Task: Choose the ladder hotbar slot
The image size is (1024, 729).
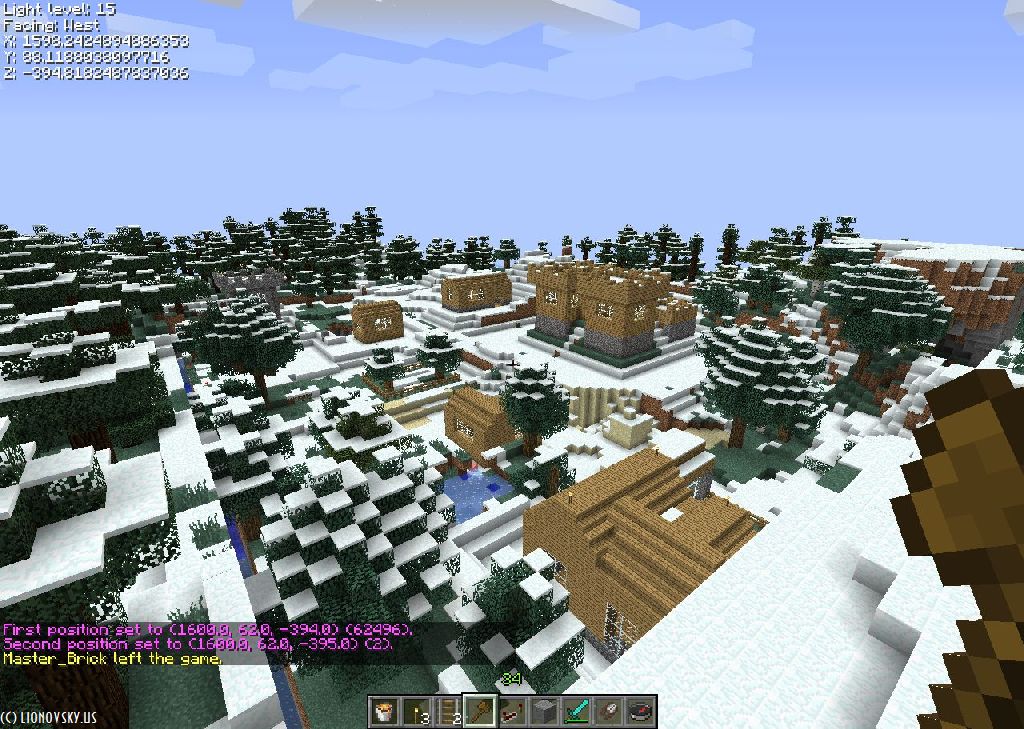Action: 449,711
